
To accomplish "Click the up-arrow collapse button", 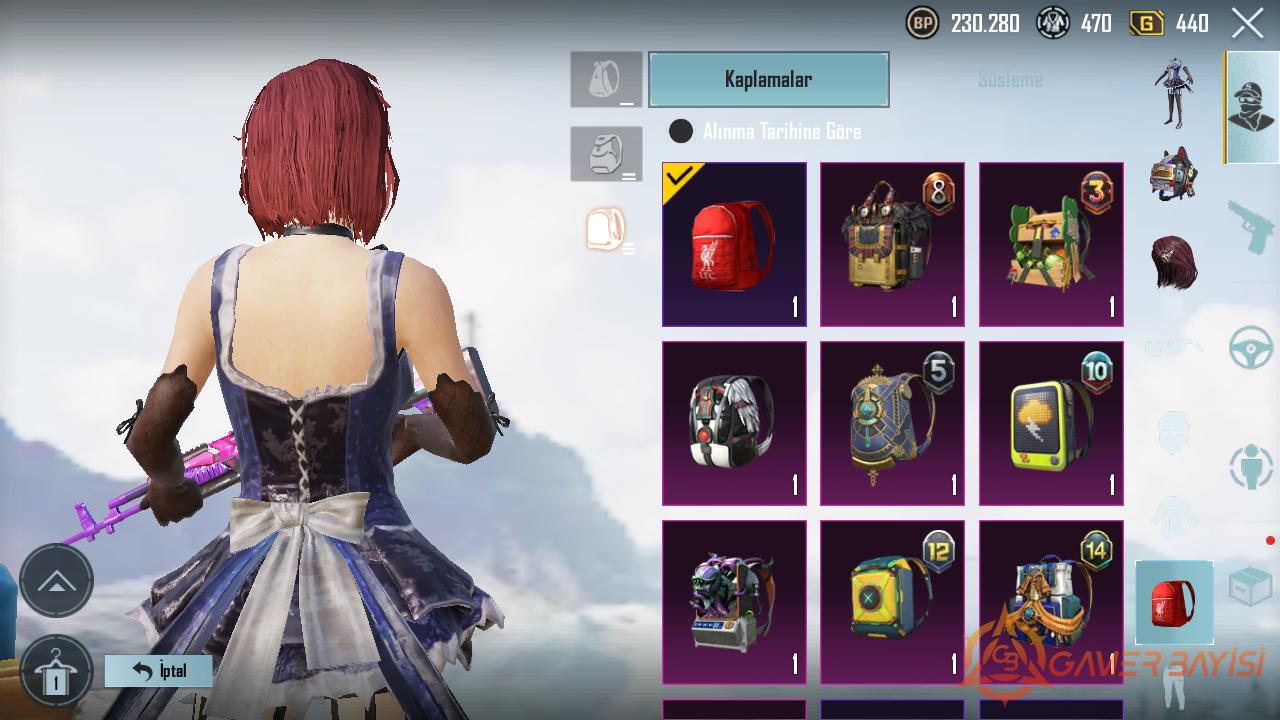I will click(56, 580).
